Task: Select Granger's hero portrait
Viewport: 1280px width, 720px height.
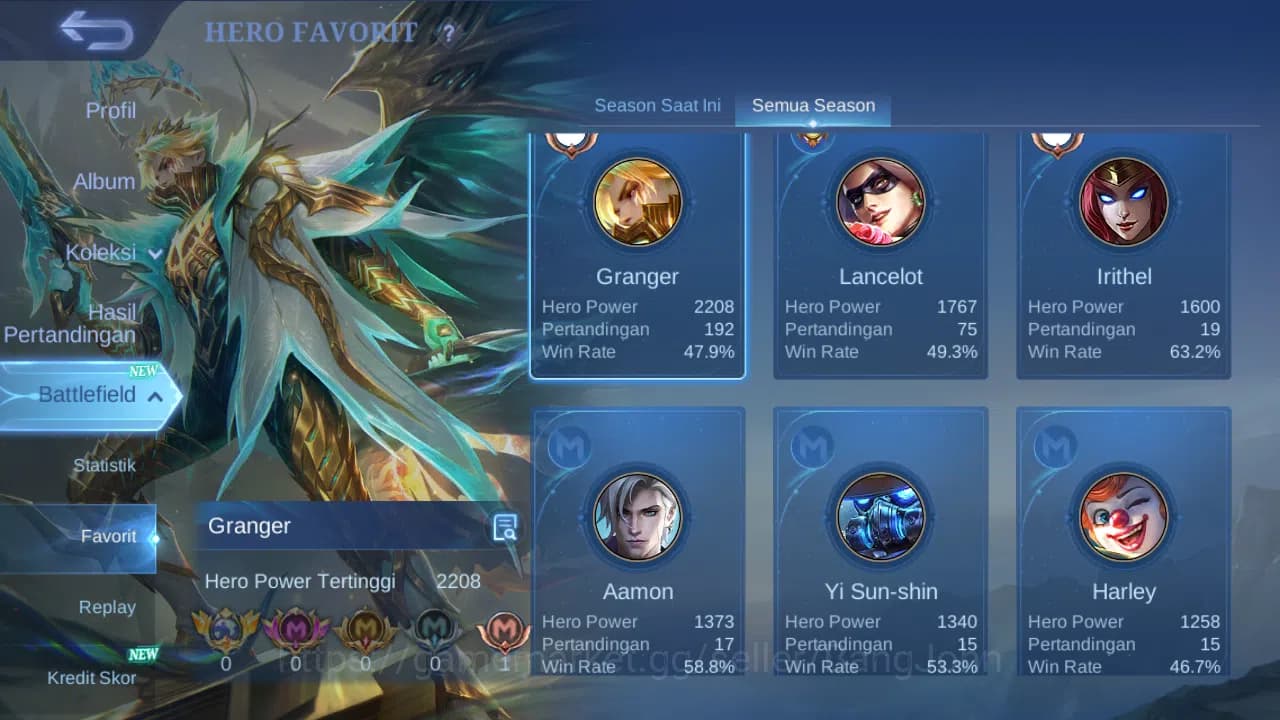Action: coord(638,202)
